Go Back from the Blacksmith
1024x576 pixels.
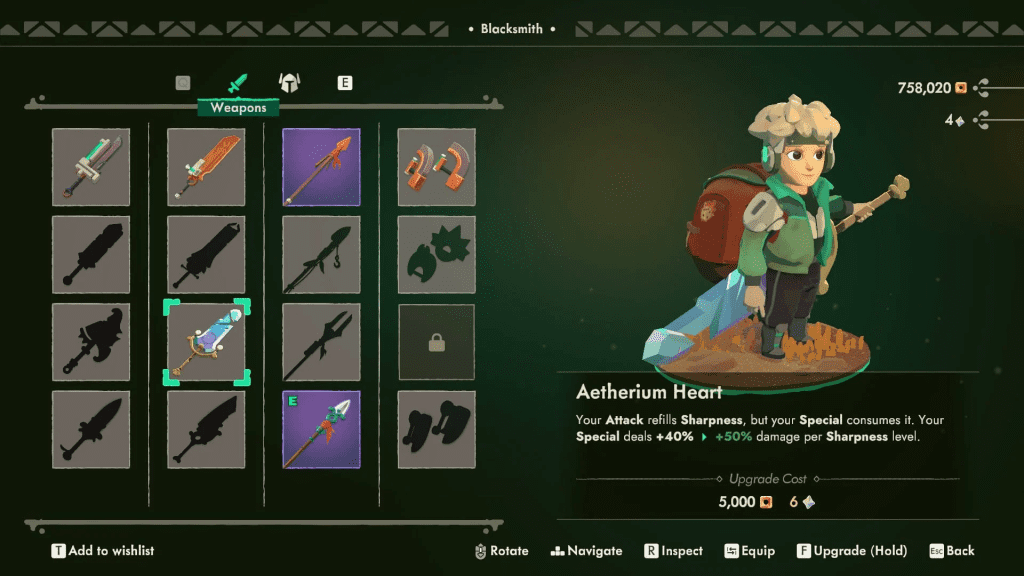click(x=951, y=551)
